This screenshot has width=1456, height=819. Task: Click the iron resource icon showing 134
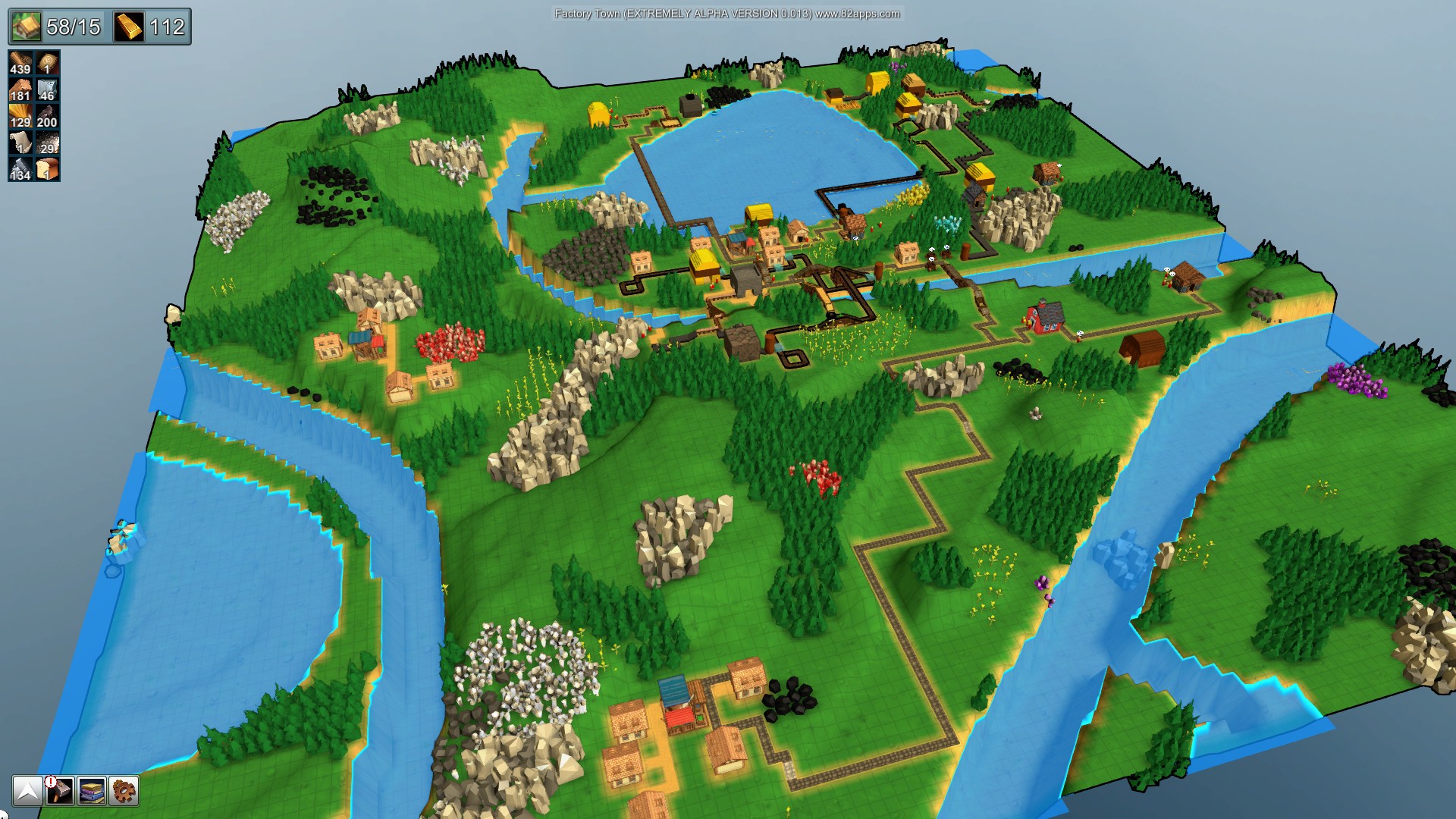[x=20, y=168]
